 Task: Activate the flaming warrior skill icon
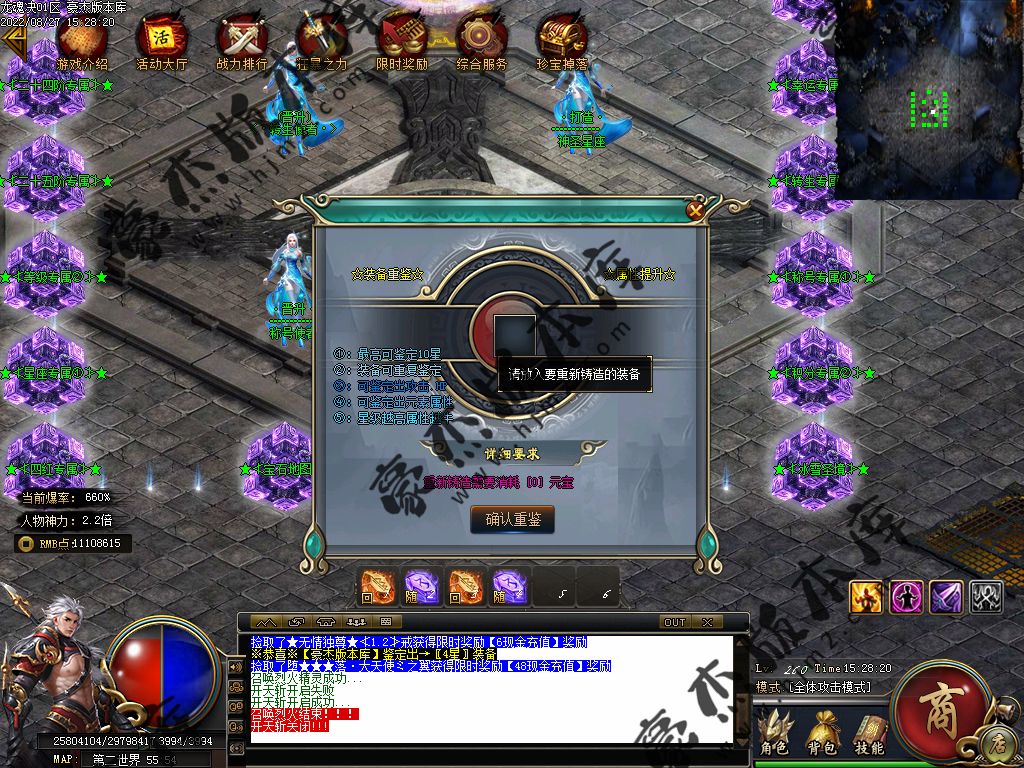(x=865, y=597)
